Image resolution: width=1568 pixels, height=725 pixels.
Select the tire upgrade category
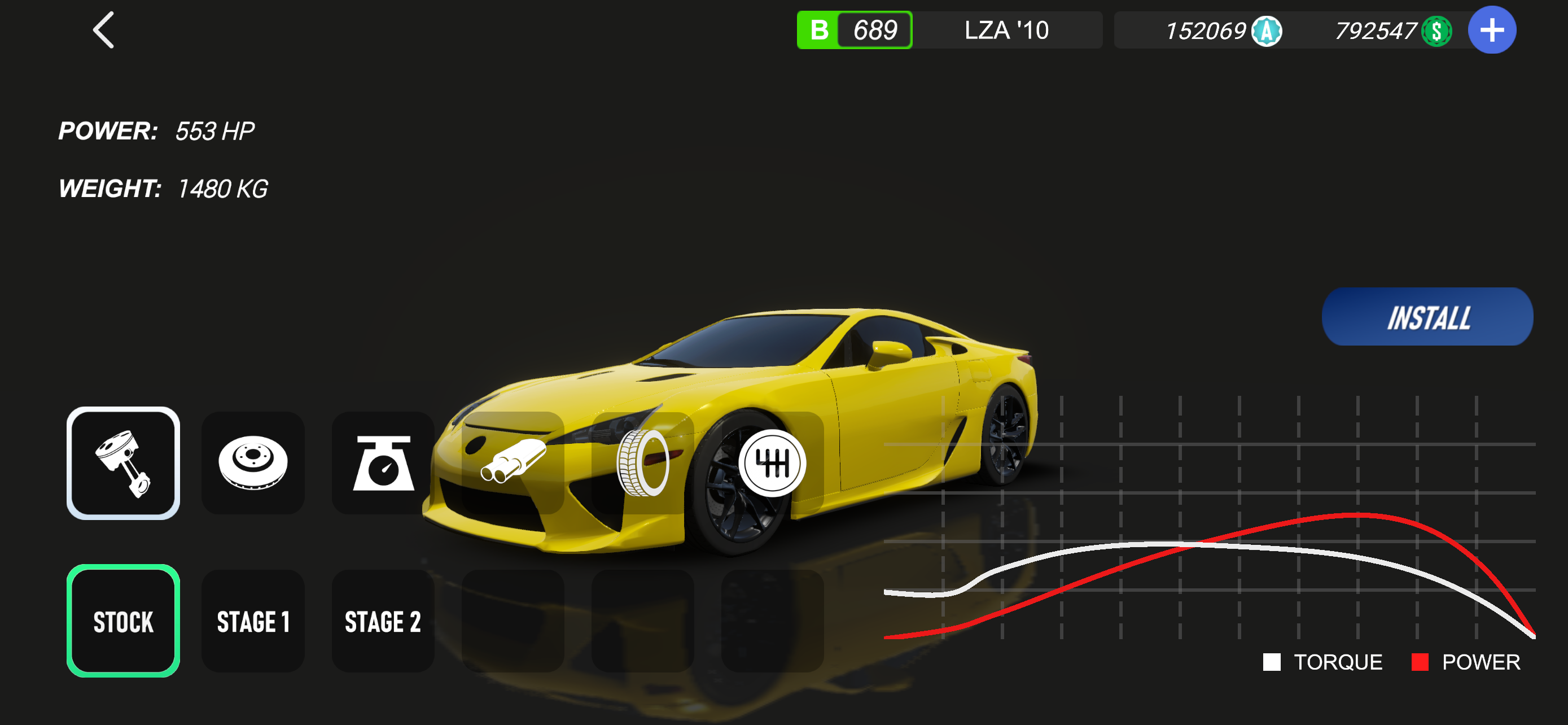(643, 463)
